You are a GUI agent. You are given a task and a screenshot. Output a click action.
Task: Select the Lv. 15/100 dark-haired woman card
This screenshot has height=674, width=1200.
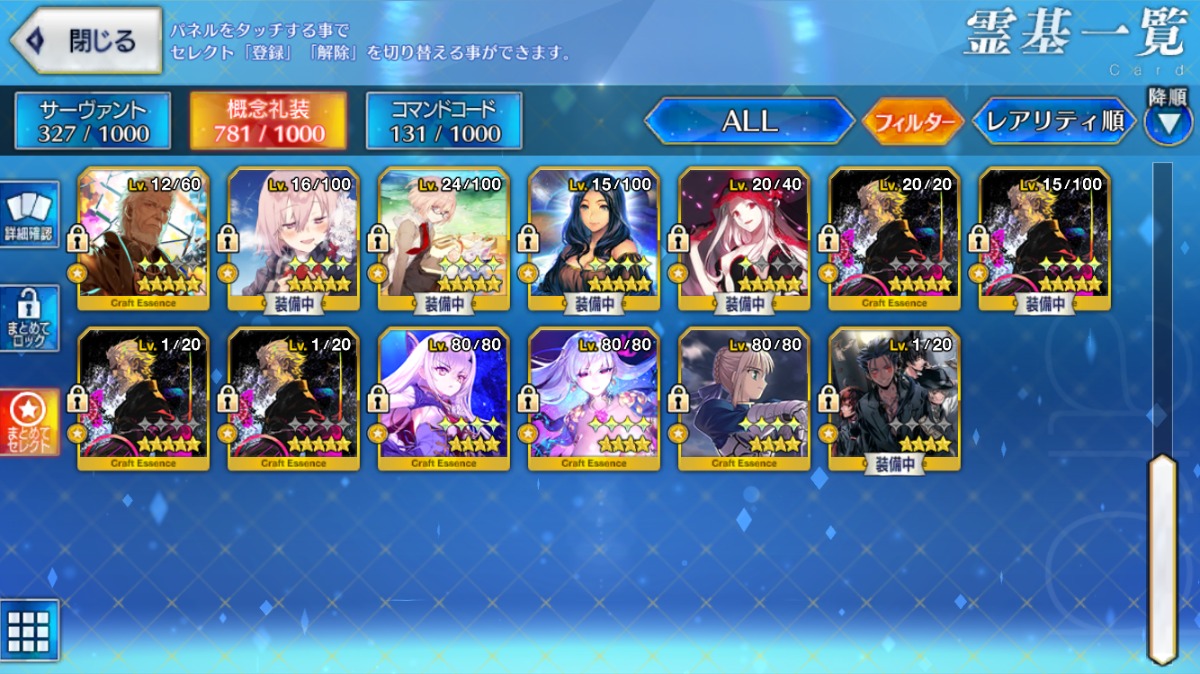coord(594,237)
